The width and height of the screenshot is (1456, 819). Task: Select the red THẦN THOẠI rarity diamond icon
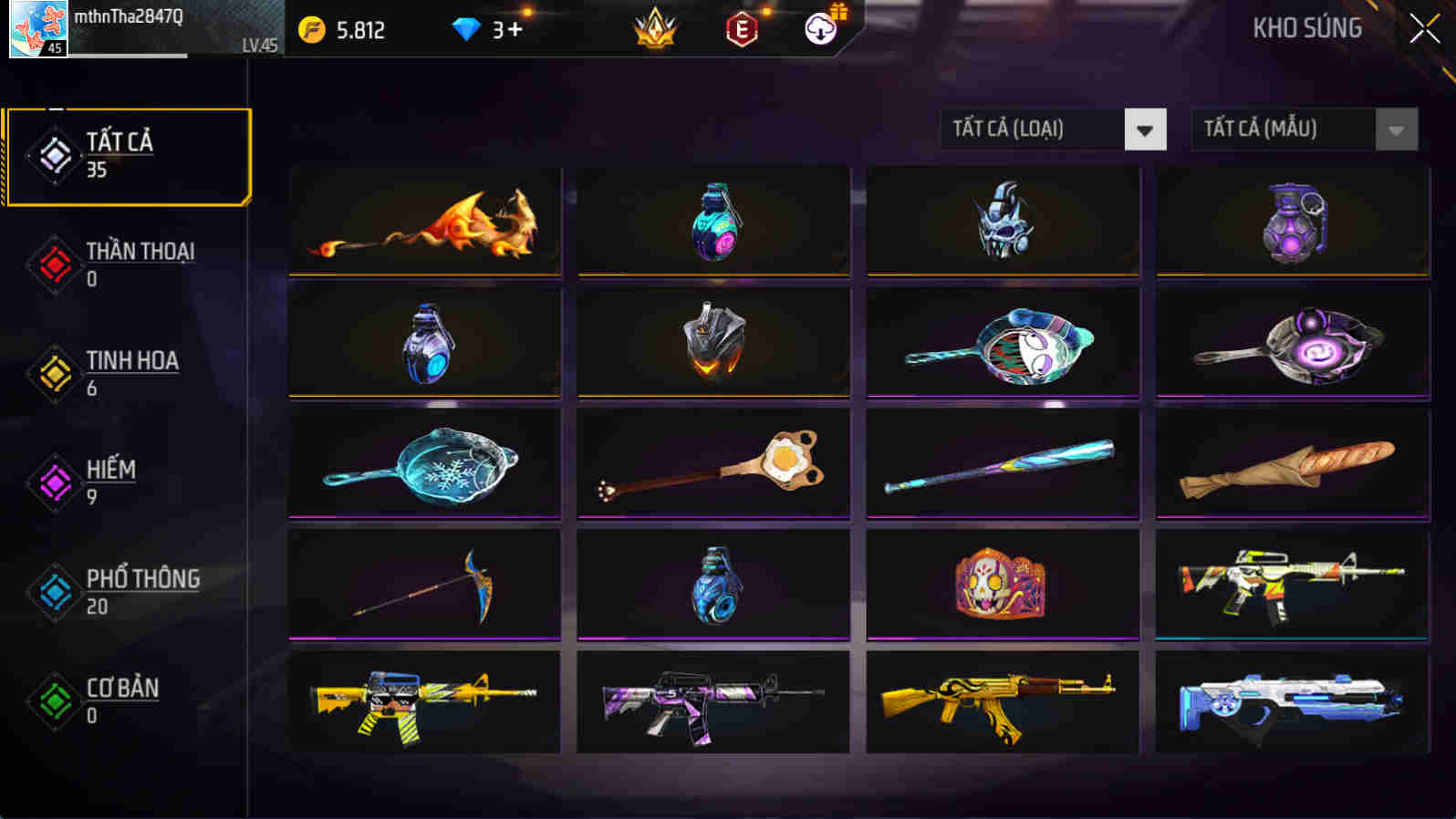tap(52, 264)
